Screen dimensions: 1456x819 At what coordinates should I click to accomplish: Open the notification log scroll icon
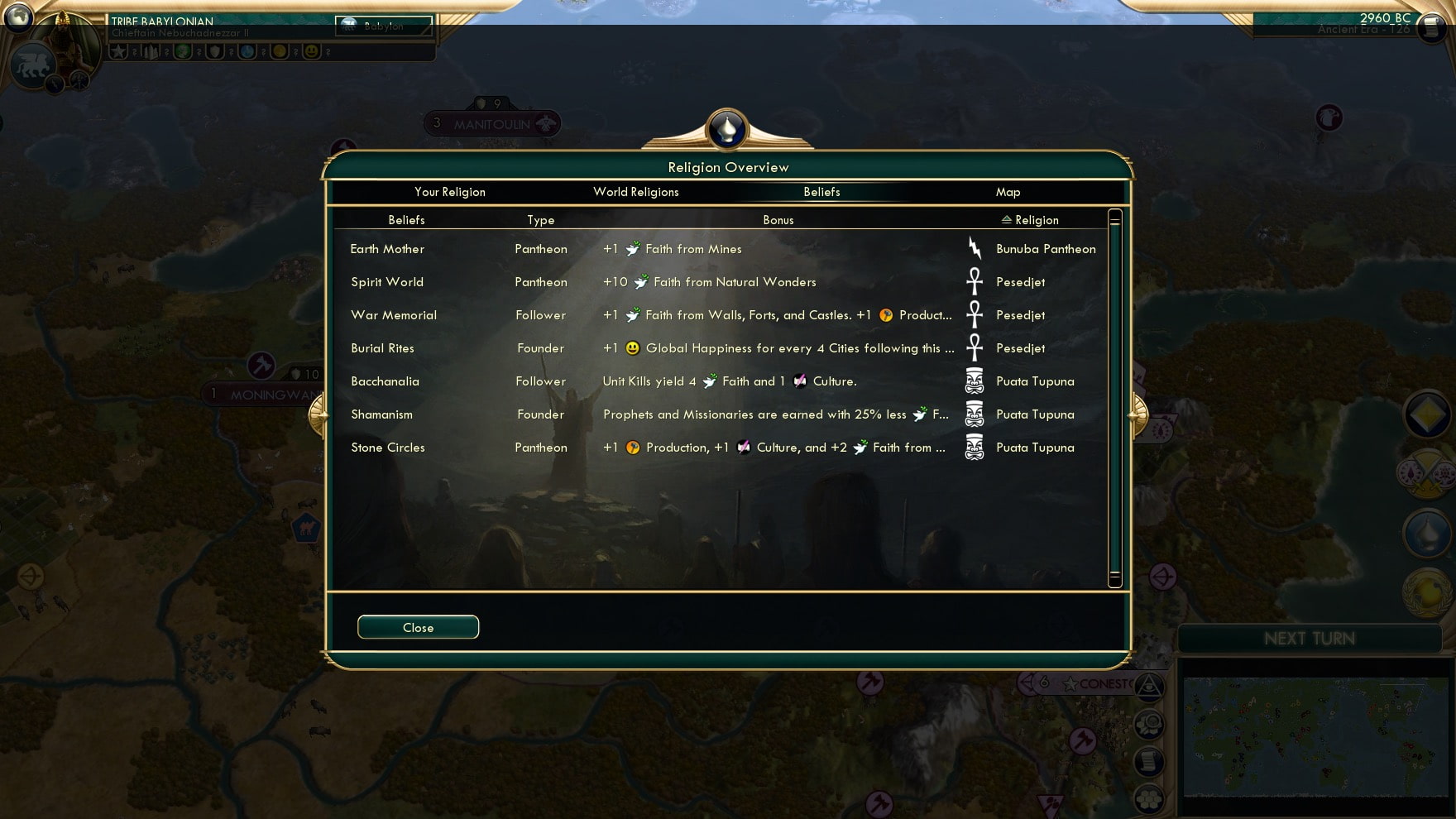point(1149,759)
